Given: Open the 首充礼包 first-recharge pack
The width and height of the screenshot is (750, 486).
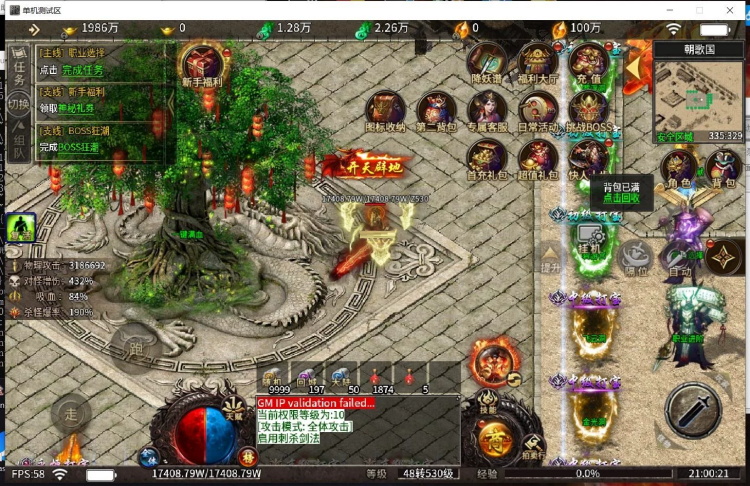Looking at the screenshot, I should pos(487,158).
